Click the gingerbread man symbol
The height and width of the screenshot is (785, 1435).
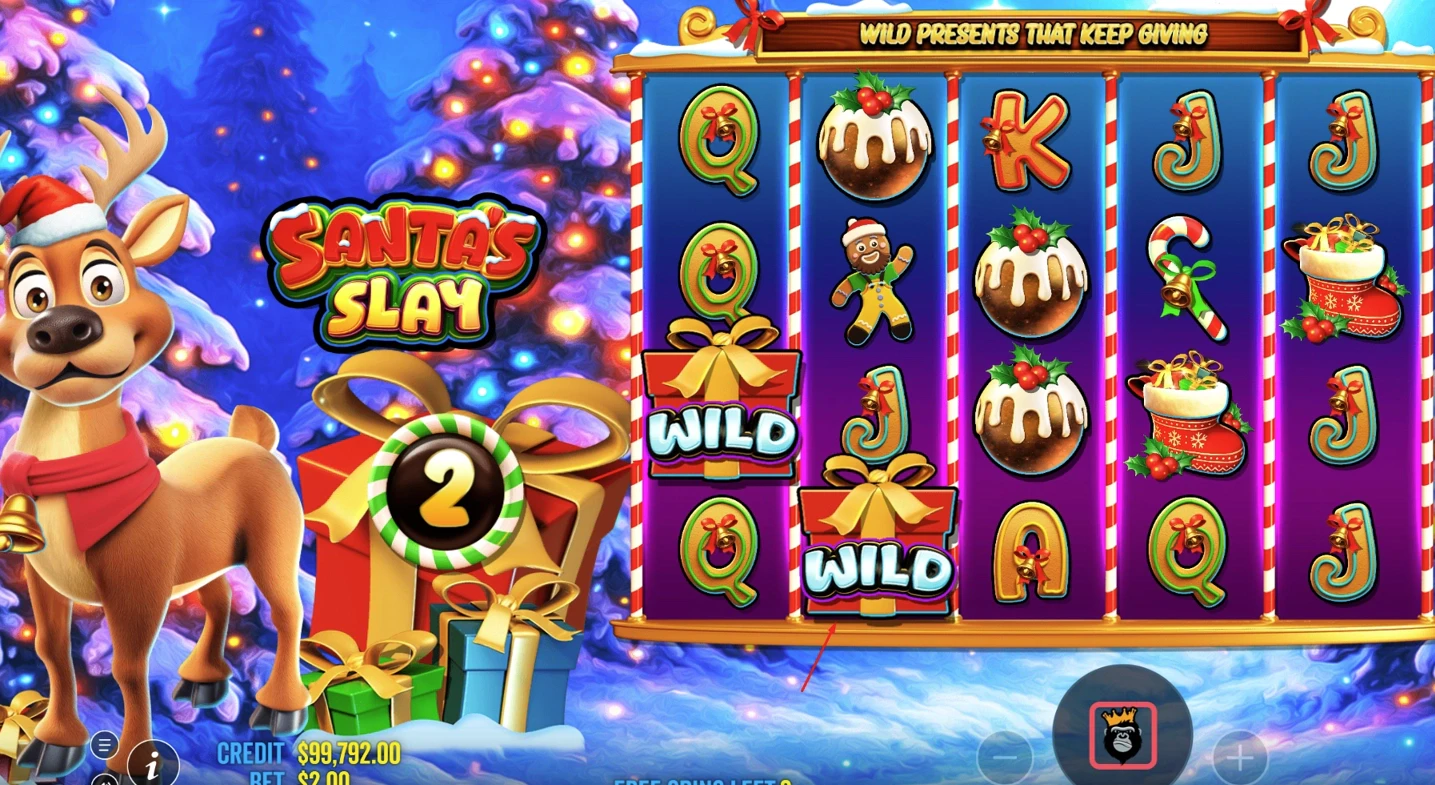click(874, 280)
